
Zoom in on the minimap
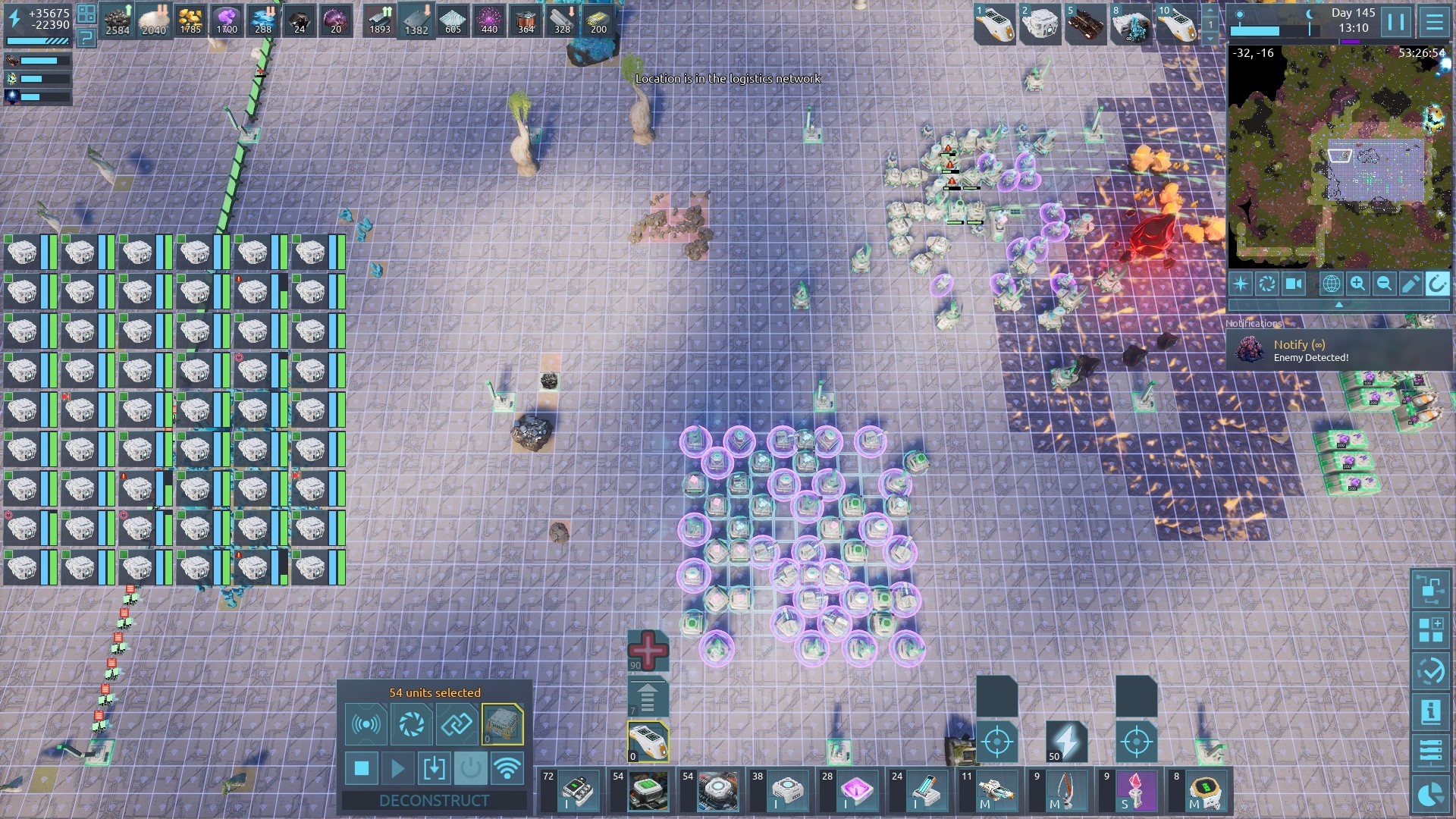pos(1357,284)
